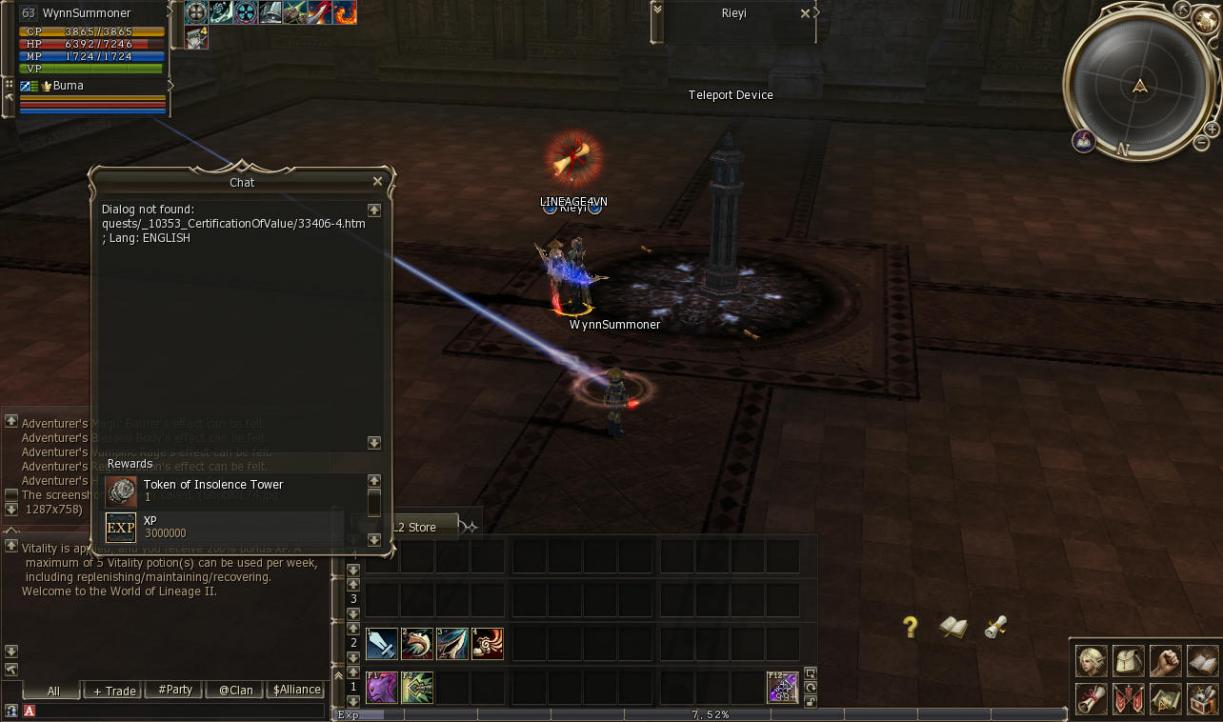Use the green arrow skill on F2
This screenshot has height=722, width=1223.
[417, 687]
